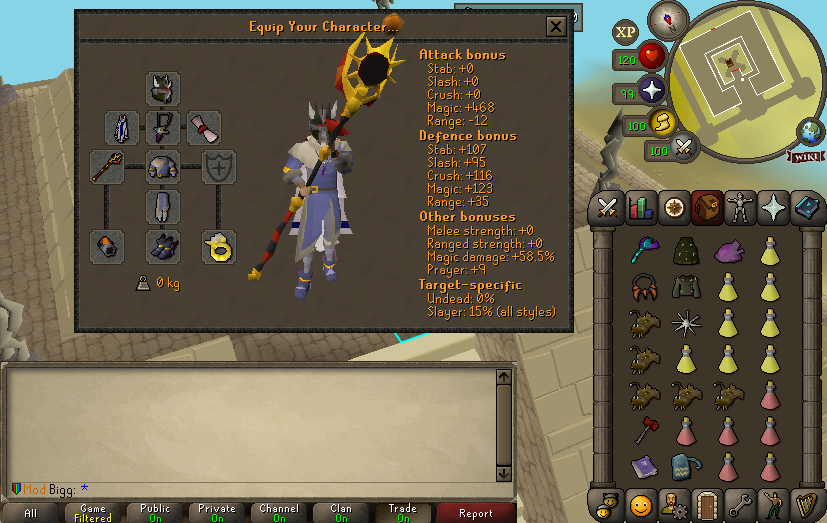The width and height of the screenshot is (827, 523).
Task: Open the Report abuse button
Action: [x=475, y=513]
